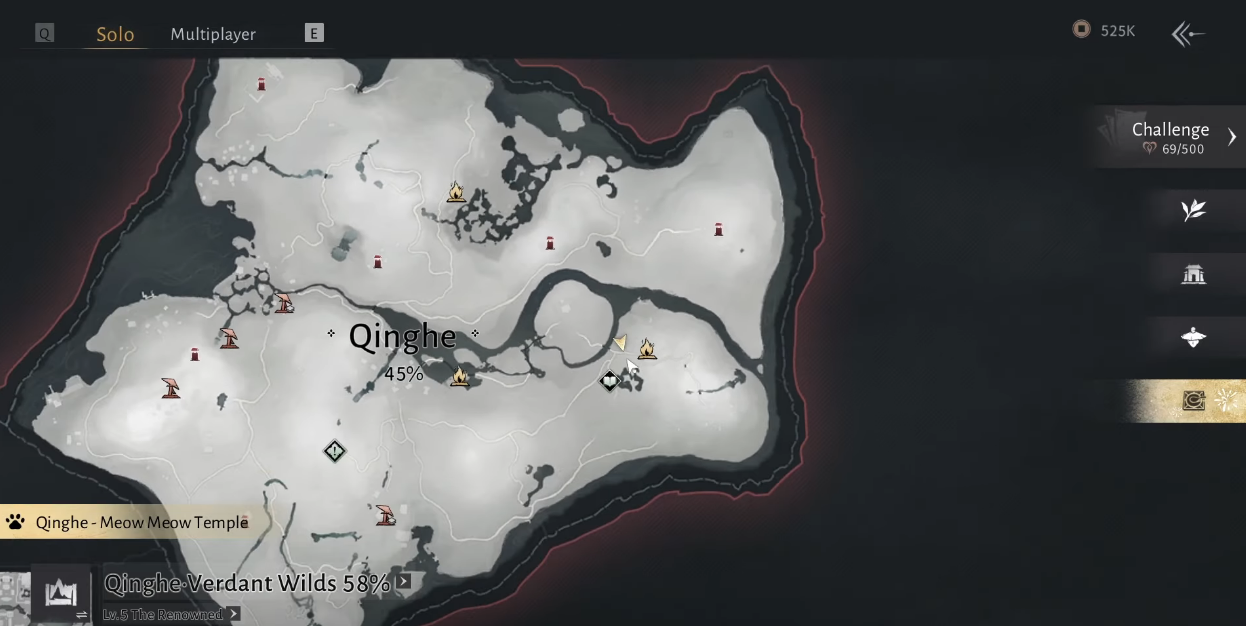1246x626 pixels.
Task: Select the red tower marker in the far northwest
Action: [x=262, y=85]
